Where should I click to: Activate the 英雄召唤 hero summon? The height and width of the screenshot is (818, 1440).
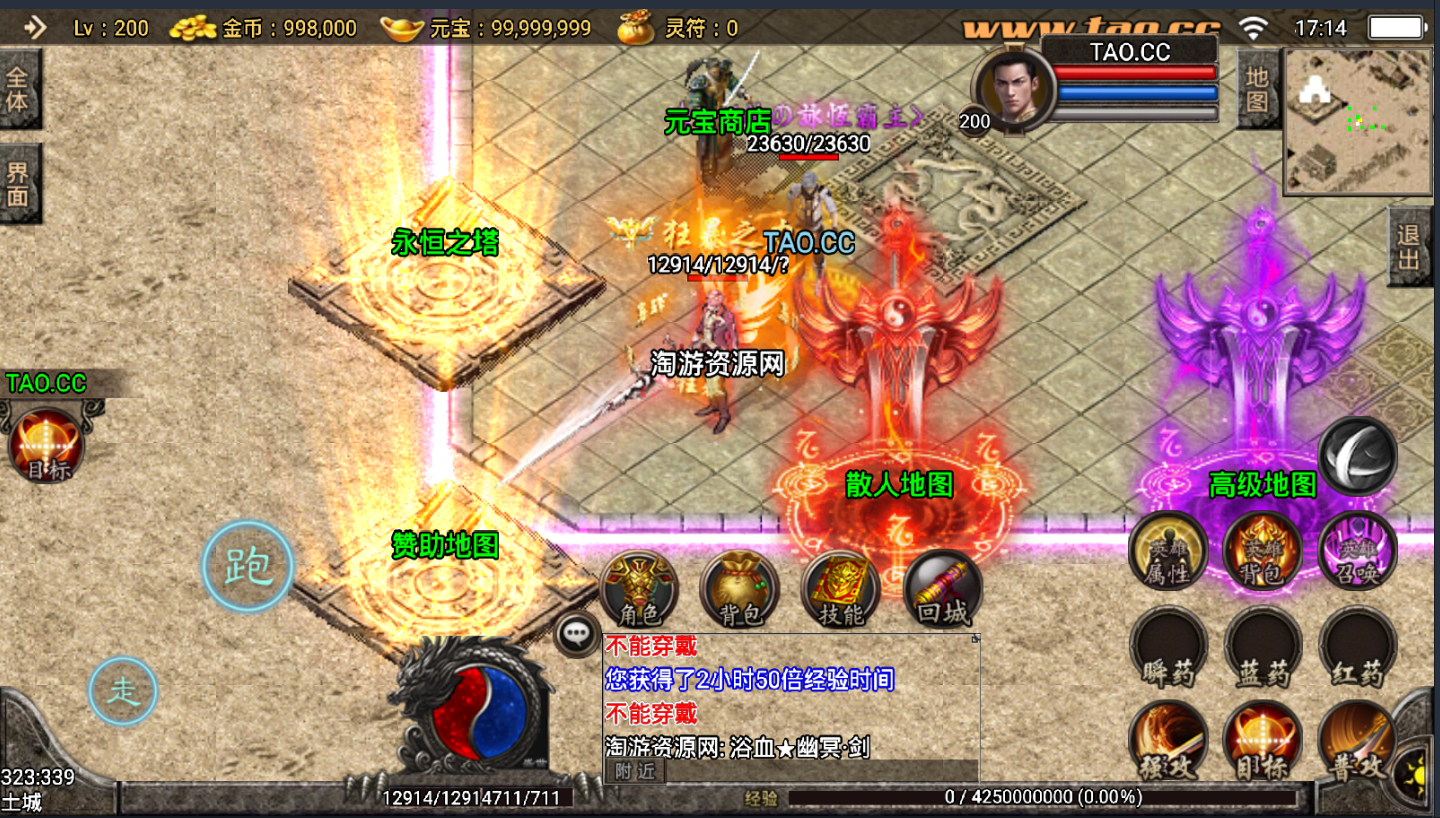click(1357, 551)
